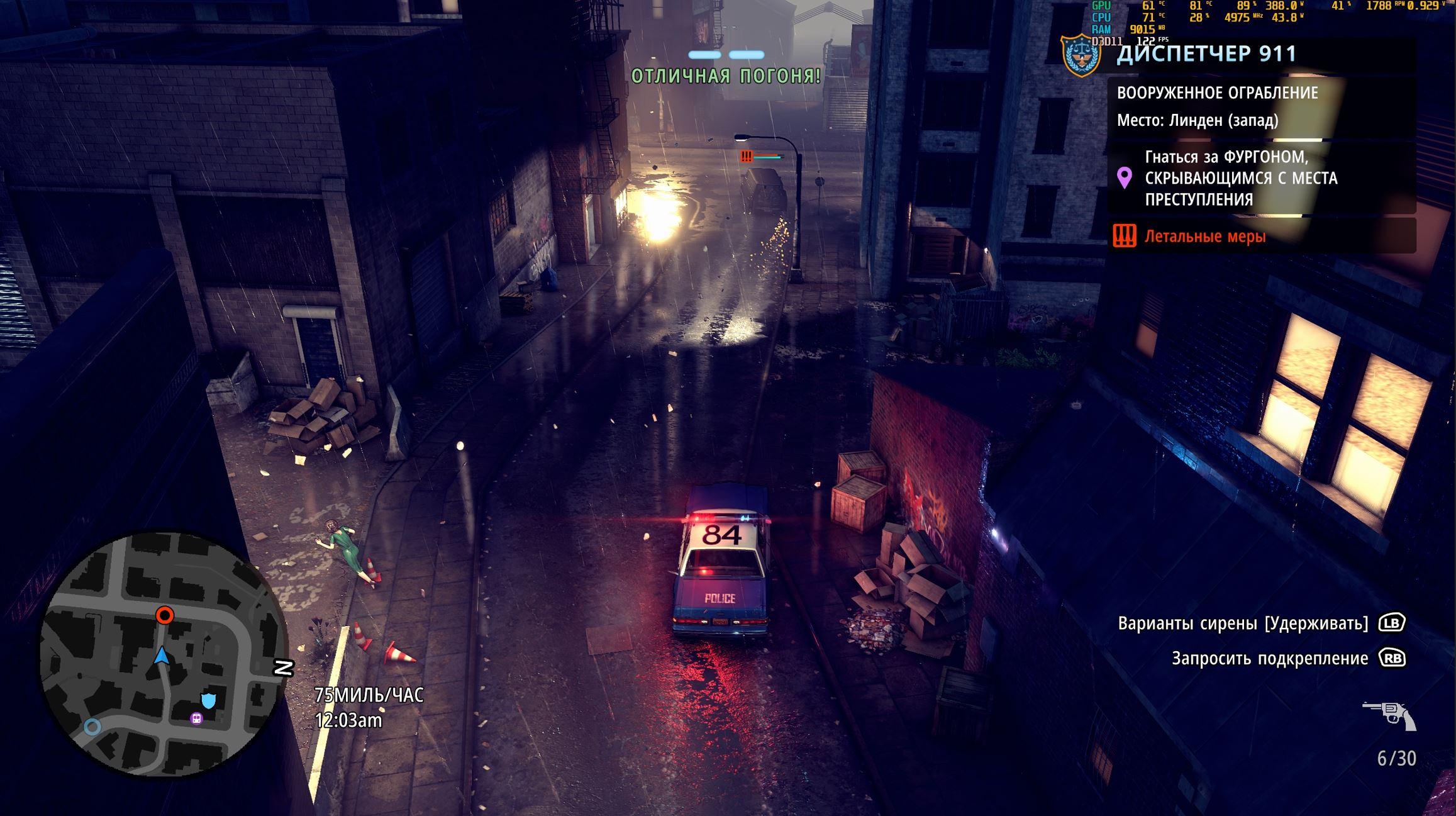
Task: Select the red target marker on minimap
Action: coord(165,615)
